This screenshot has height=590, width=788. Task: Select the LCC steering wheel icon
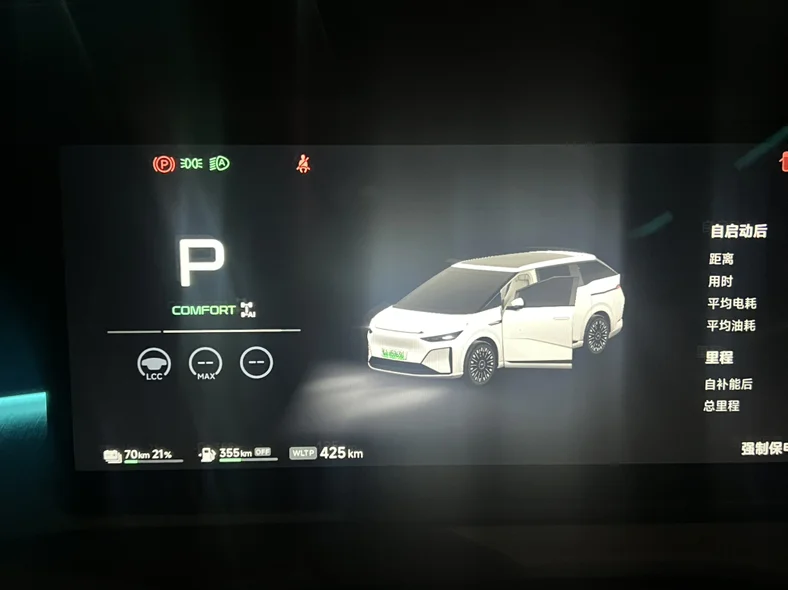154,362
